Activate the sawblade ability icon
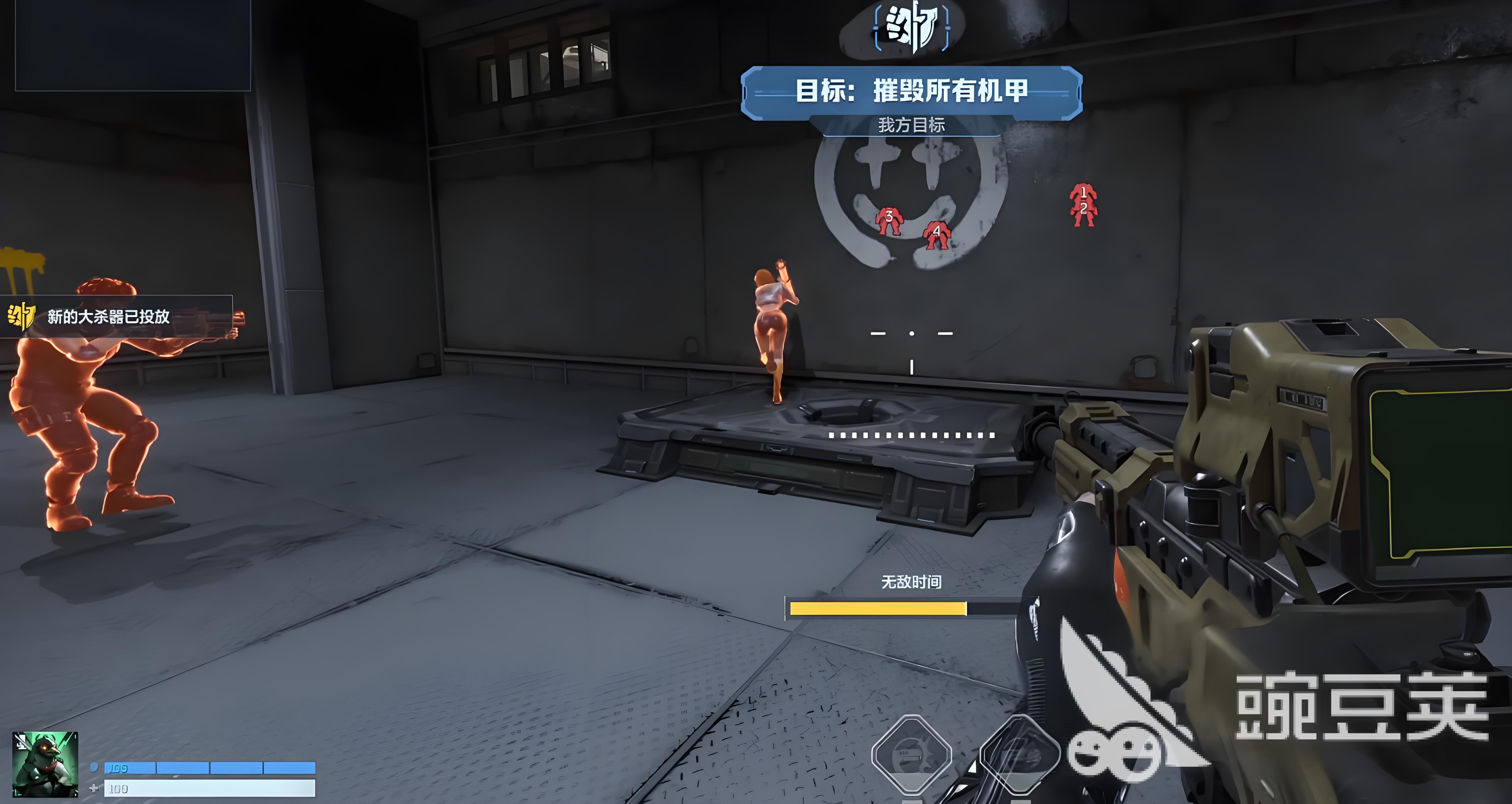The image size is (1512, 804). pyautogui.click(x=911, y=755)
